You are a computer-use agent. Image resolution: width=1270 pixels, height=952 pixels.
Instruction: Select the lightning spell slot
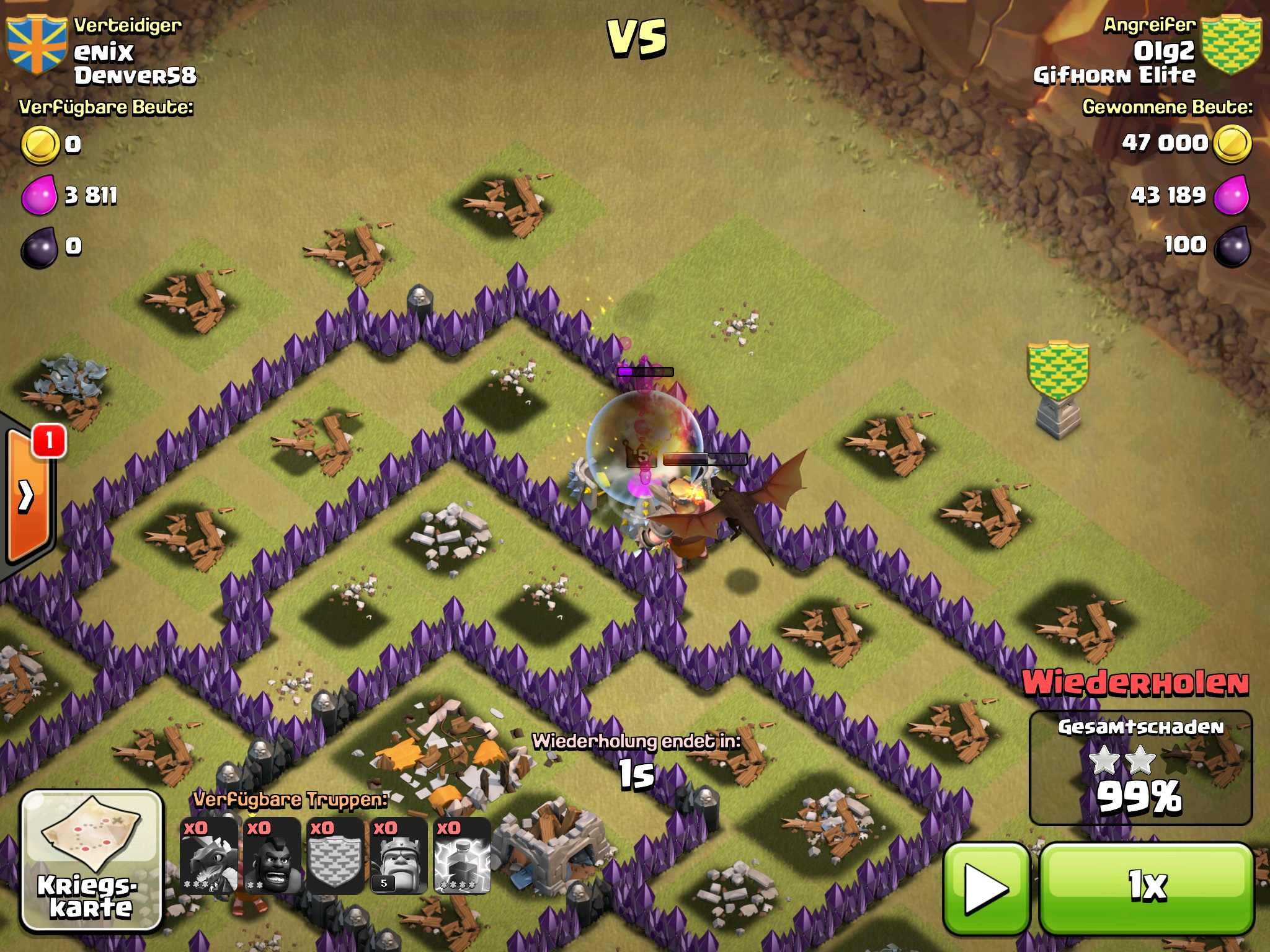[462, 855]
